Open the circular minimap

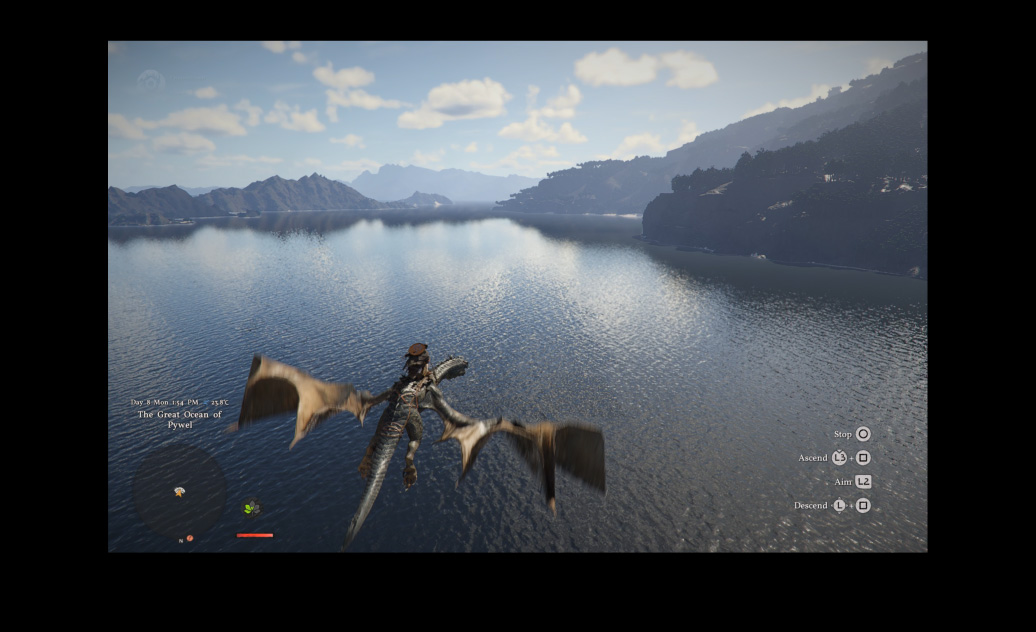point(180,492)
